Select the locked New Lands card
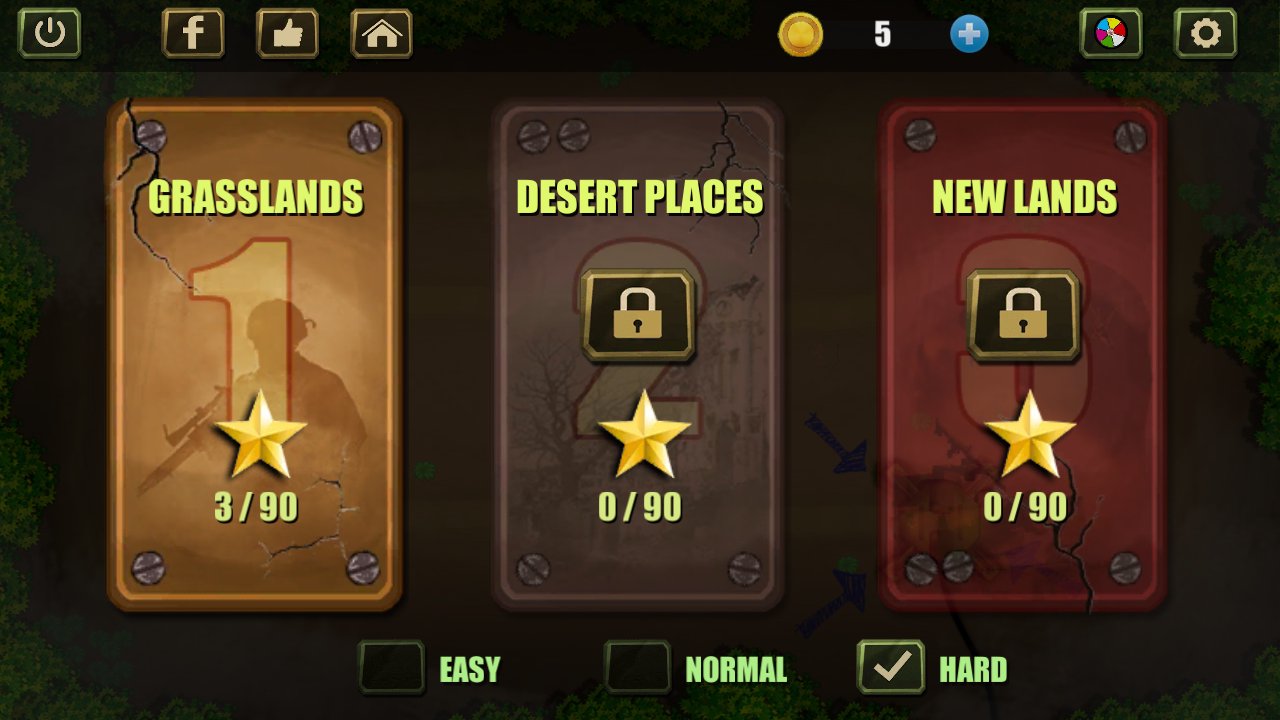 coord(1022,354)
